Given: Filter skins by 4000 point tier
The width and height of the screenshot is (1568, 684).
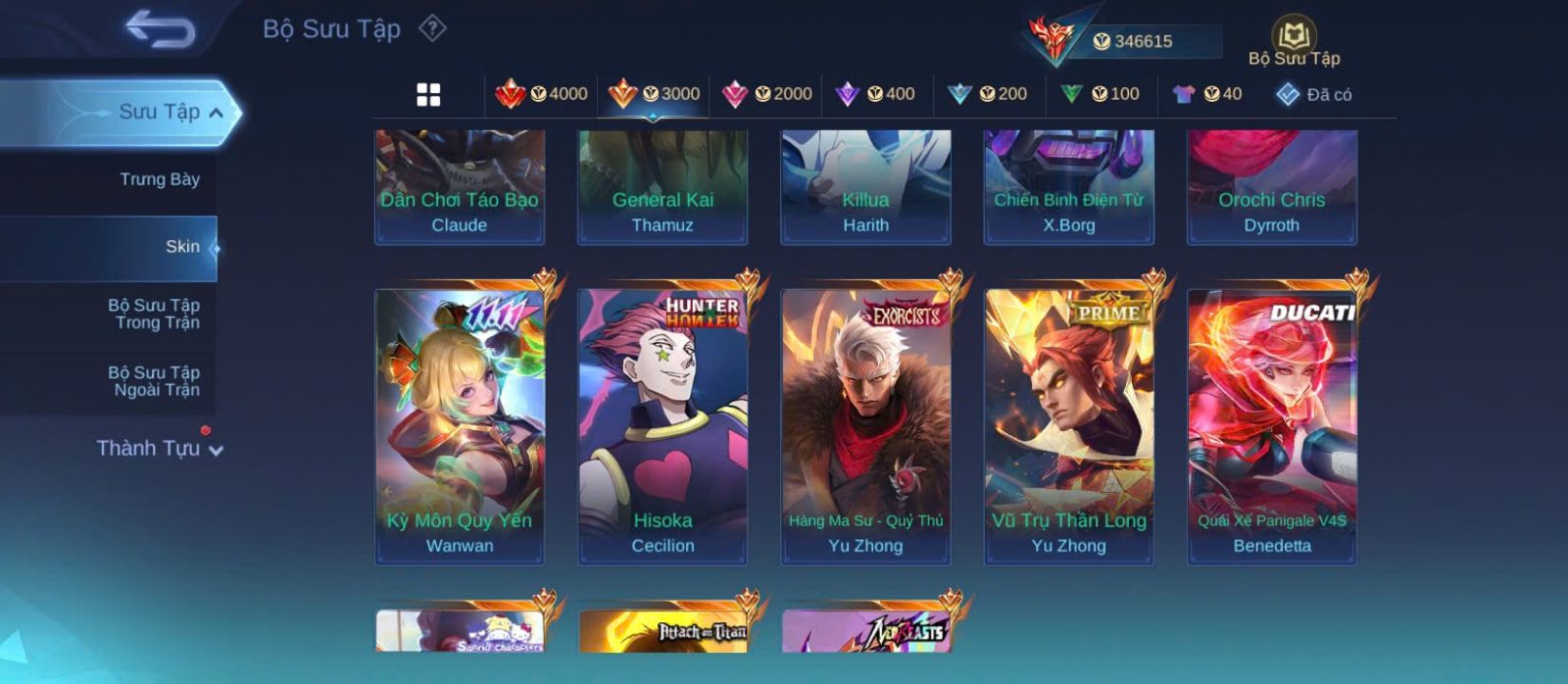Looking at the screenshot, I should [x=541, y=94].
